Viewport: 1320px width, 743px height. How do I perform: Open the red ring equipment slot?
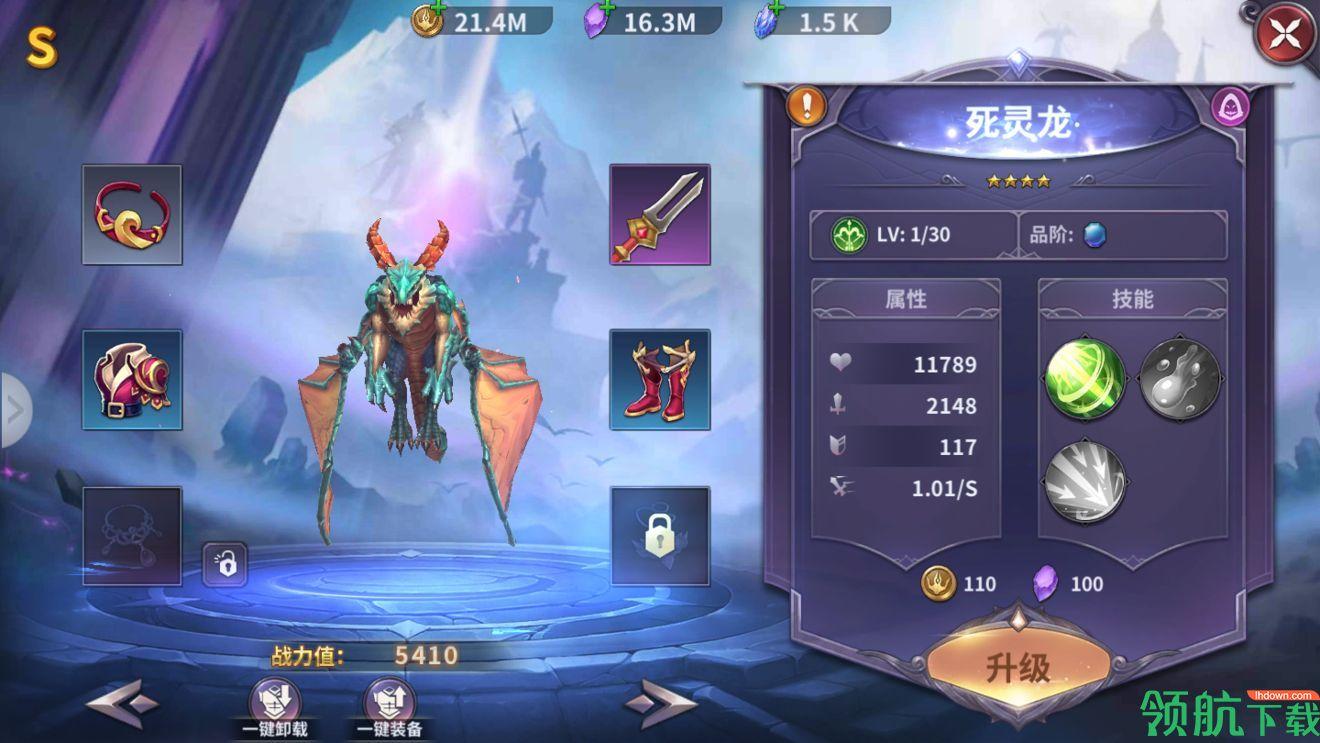click(x=131, y=213)
